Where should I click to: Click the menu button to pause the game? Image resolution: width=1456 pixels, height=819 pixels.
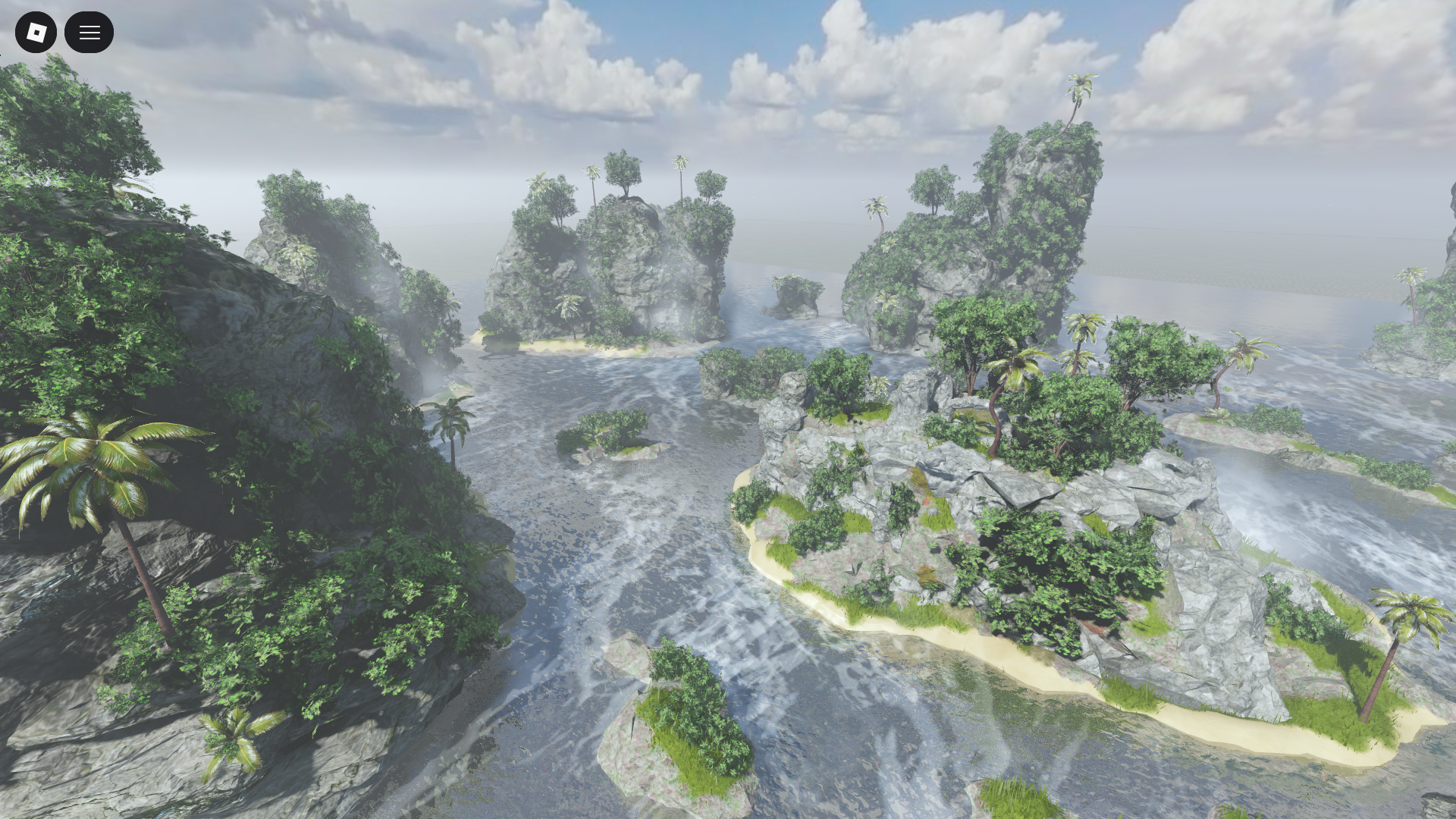click(x=89, y=32)
